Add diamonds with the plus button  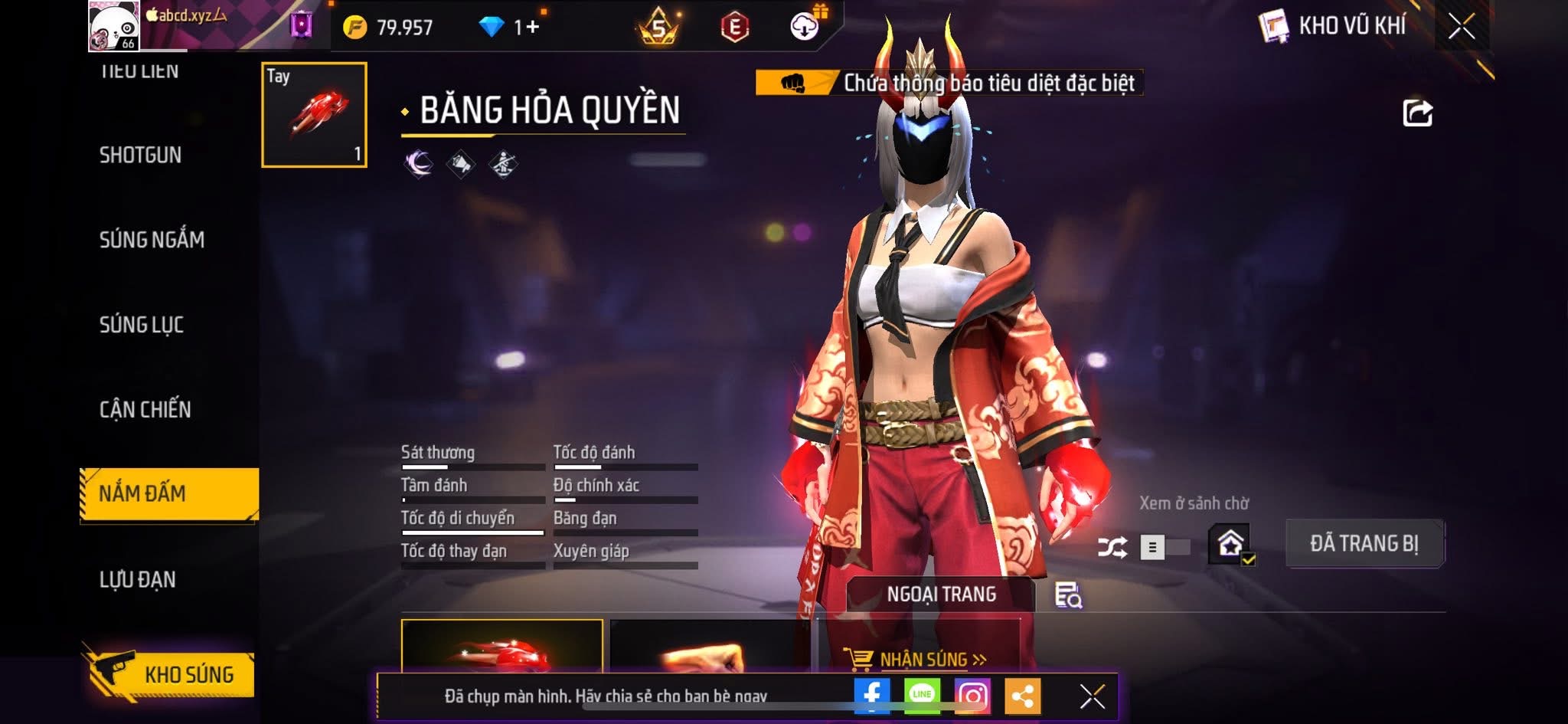coord(532,28)
